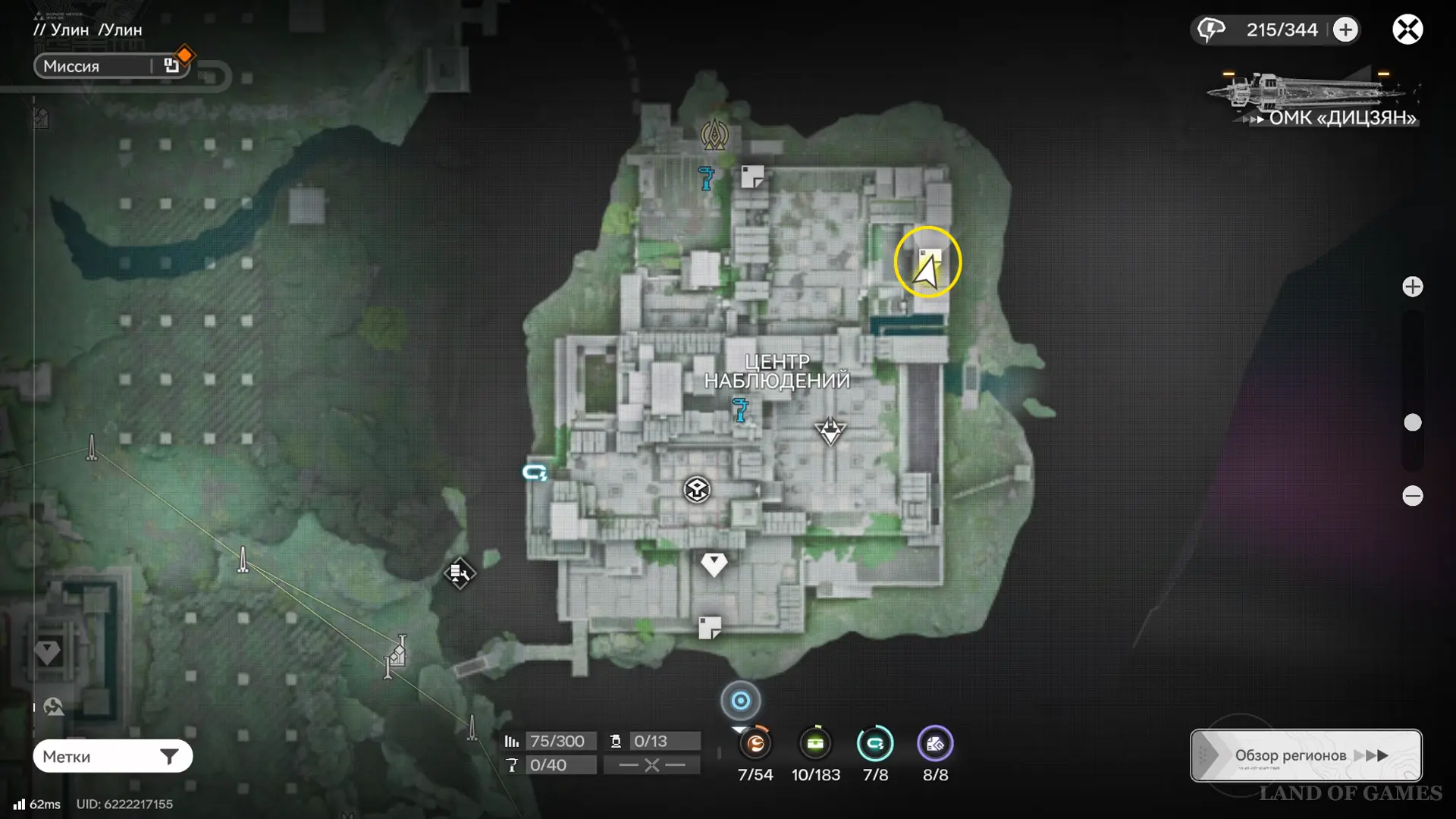Select the diamond depot marker southwest of the base
Viewport: 1456px width, 819px height.
460,573
